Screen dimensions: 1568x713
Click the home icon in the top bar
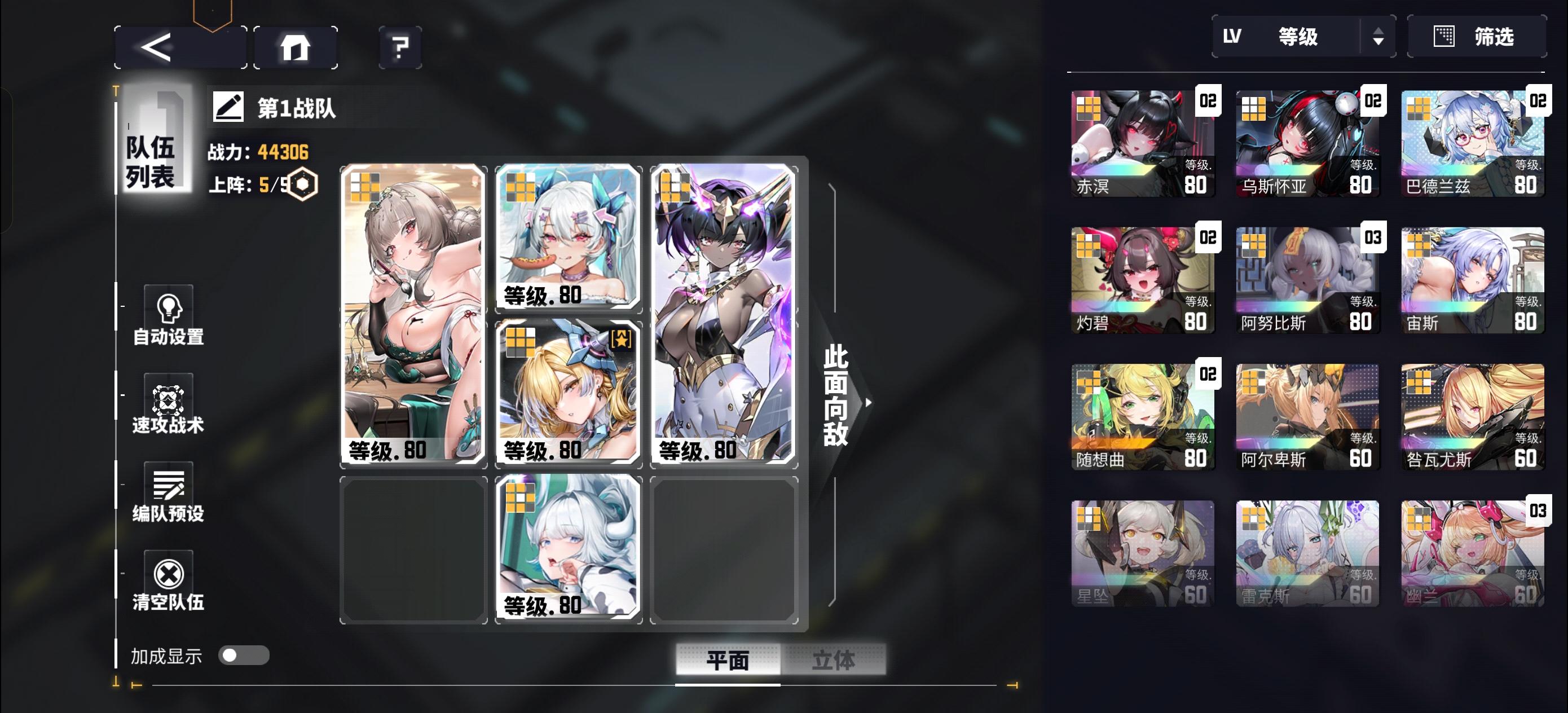(x=296, y=47)
